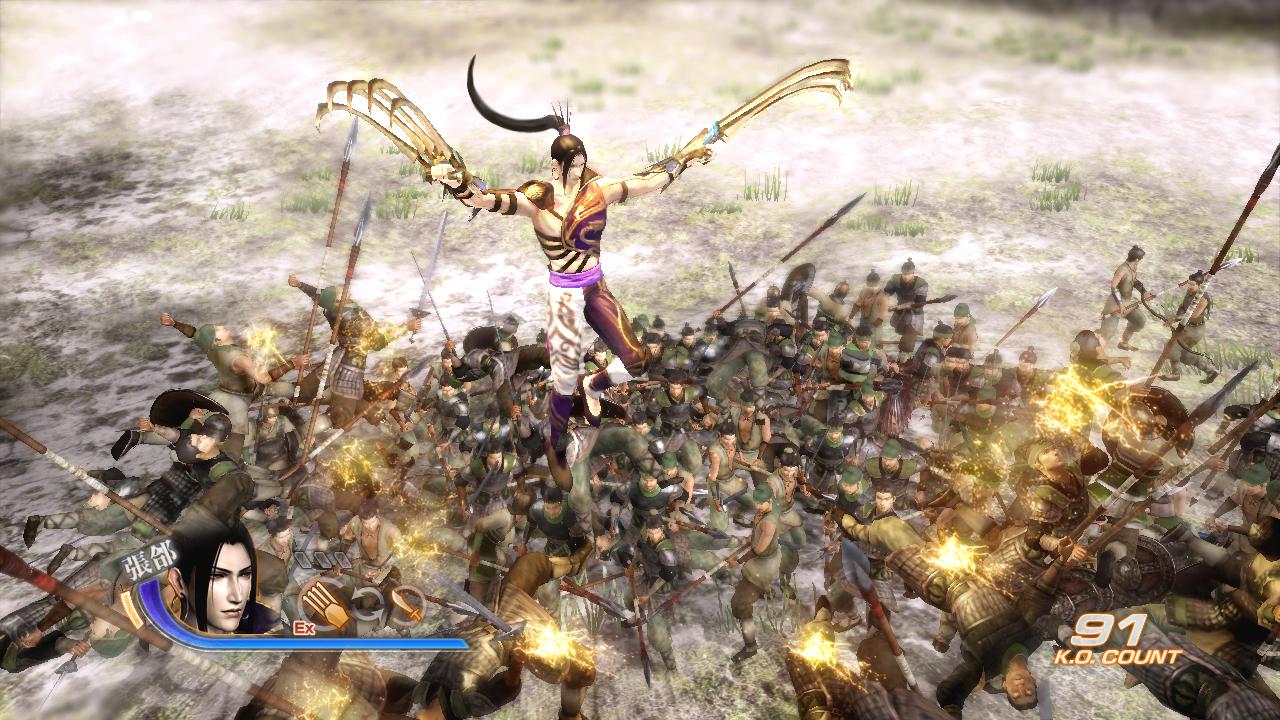Click the second Musou gauge segment icon
The width and height of the screenshot is (1280, 720).
[x=323, y=558]
